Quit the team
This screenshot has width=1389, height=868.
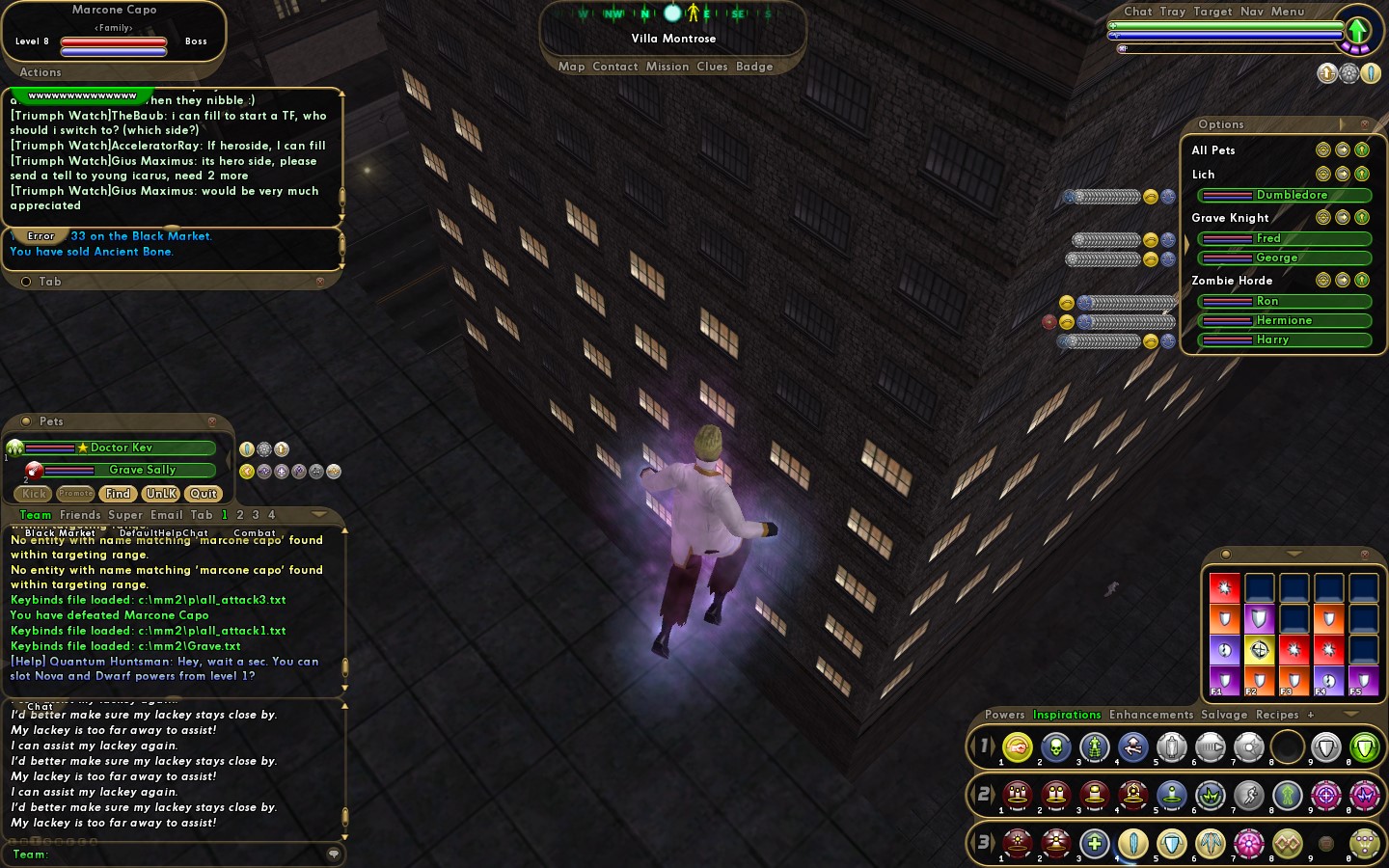[203, 494]
